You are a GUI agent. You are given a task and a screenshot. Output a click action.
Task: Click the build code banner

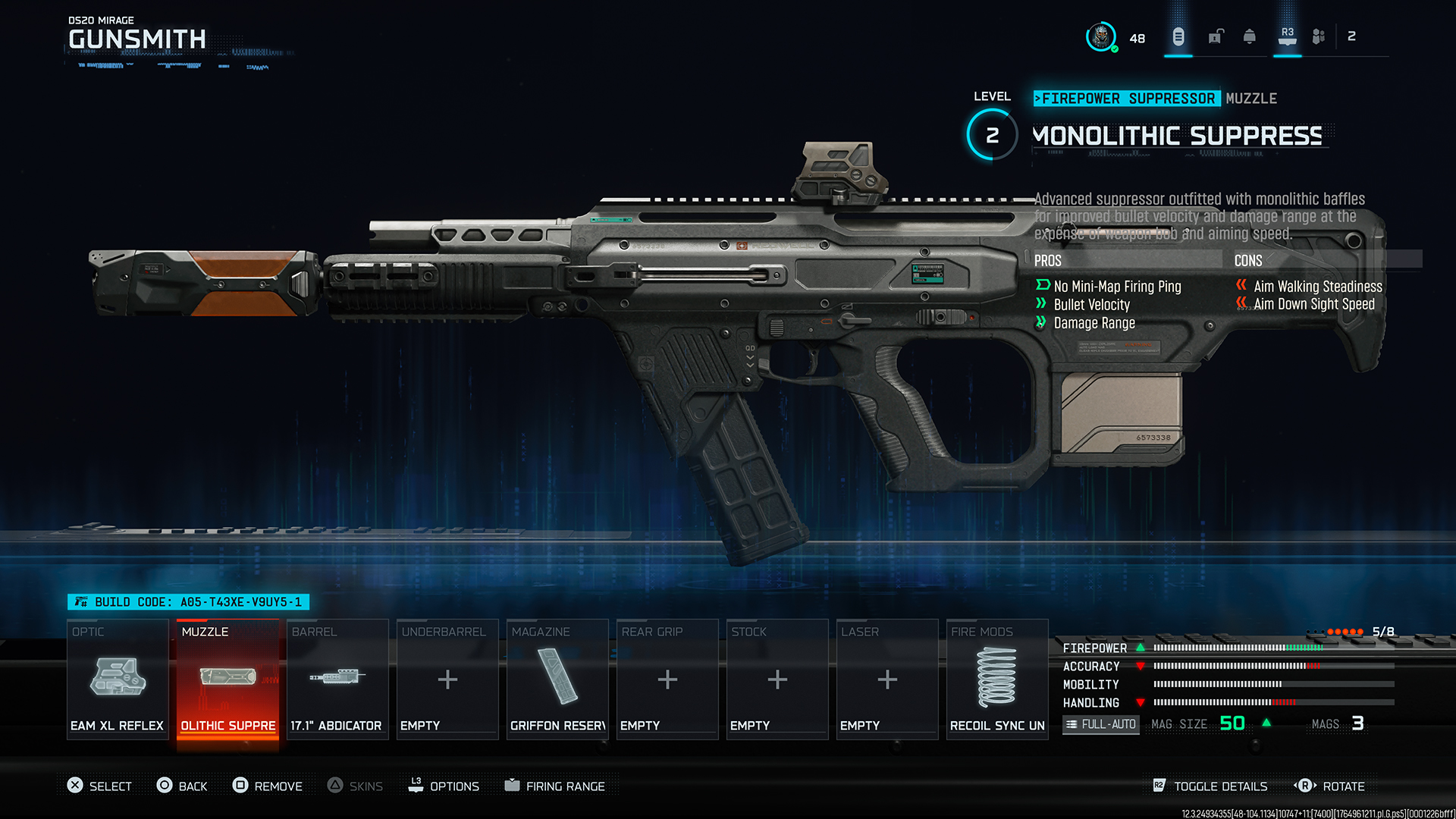[189, 602]
